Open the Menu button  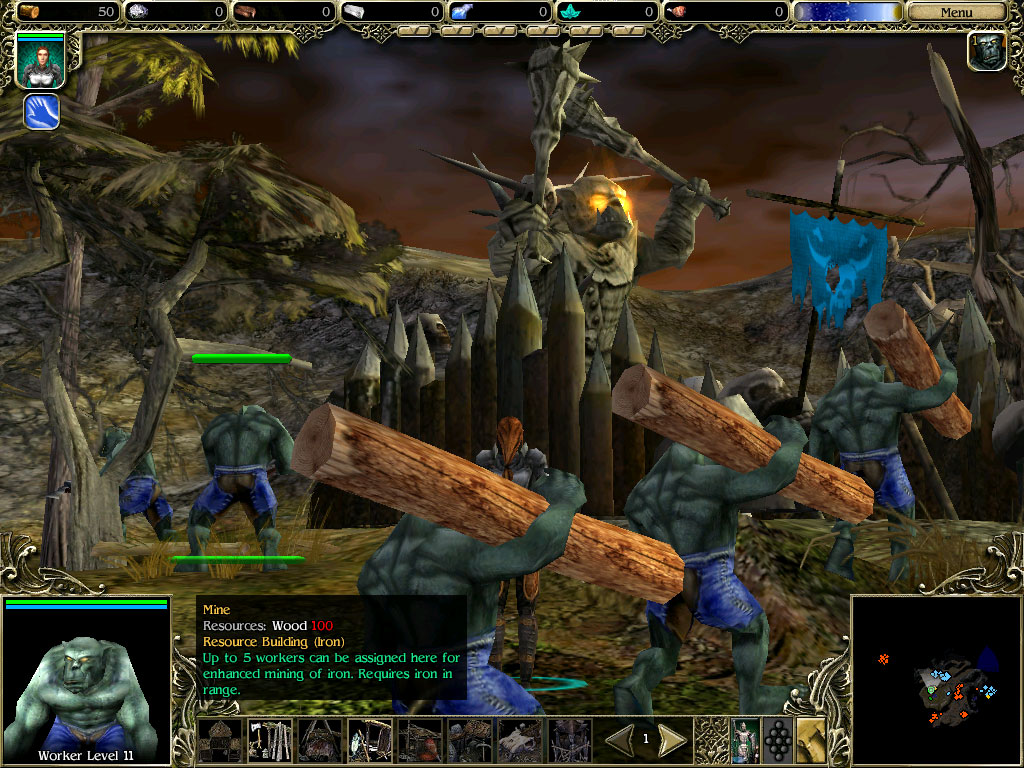[956, 12]
